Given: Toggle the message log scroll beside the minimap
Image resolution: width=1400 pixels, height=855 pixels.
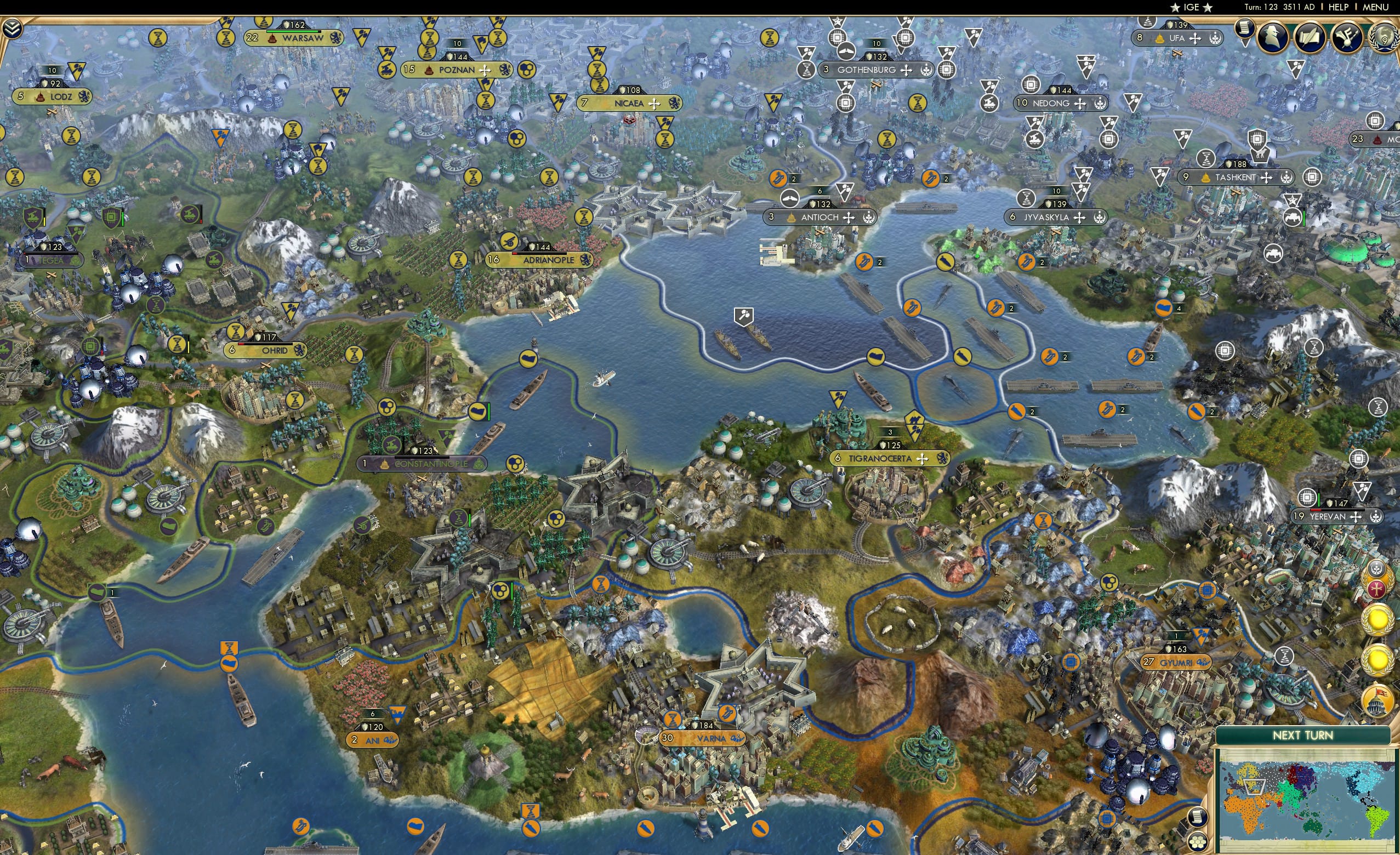Looking at the screenshot, I should click(x=1199, y=817).
